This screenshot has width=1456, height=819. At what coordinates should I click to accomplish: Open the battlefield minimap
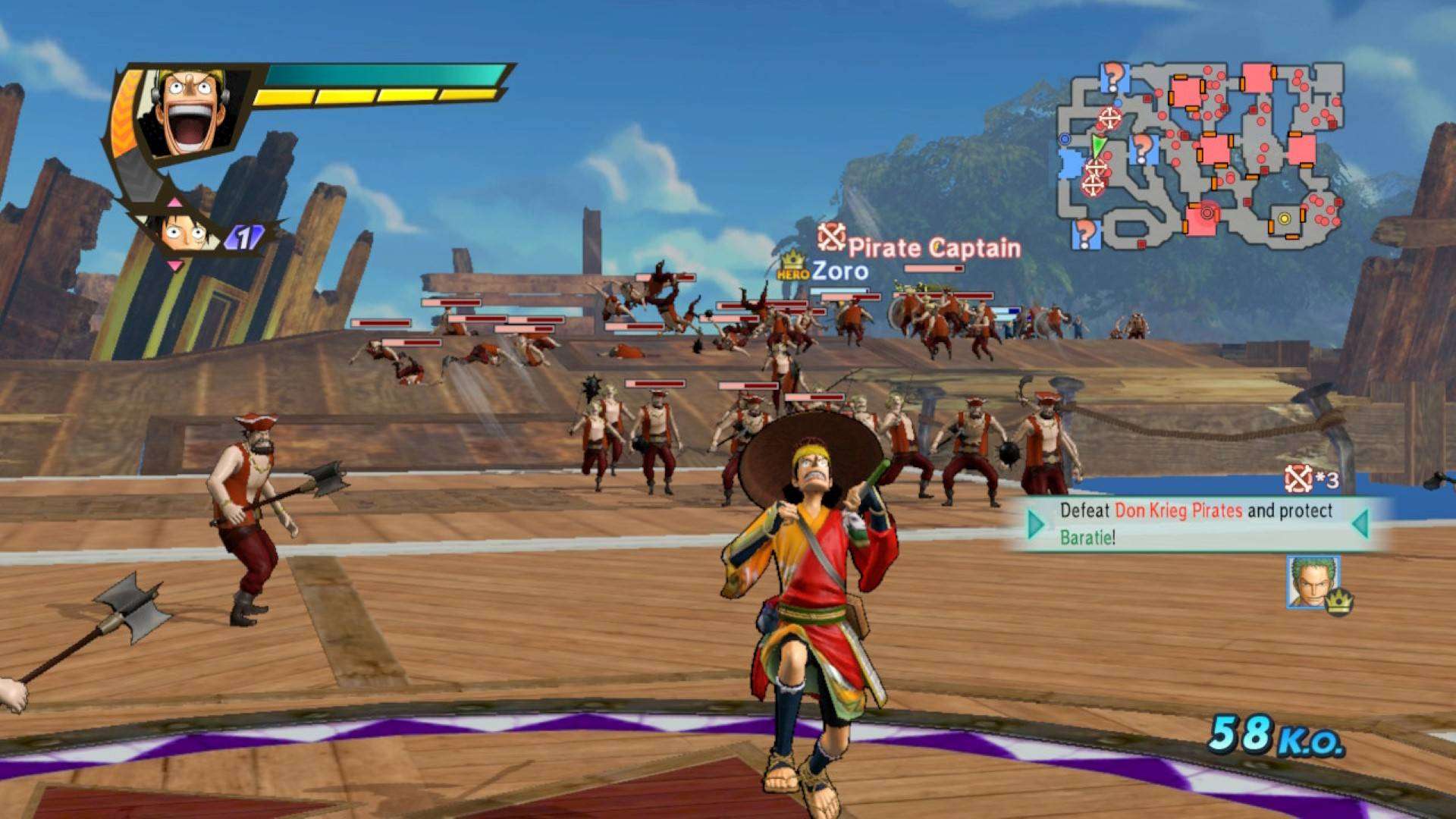click(x=1200, y=155)
